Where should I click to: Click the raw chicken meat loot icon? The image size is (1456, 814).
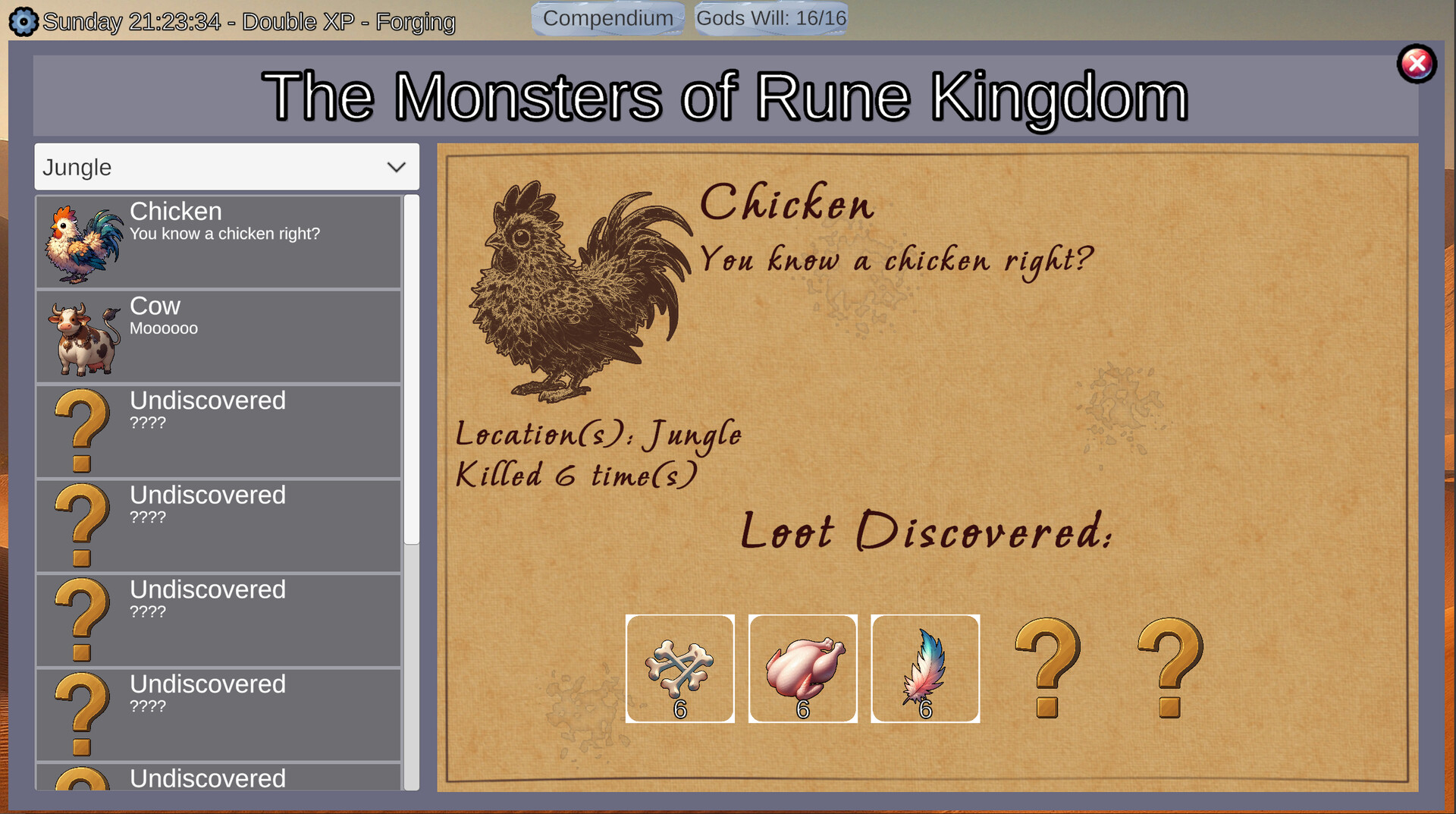(802, 668)
